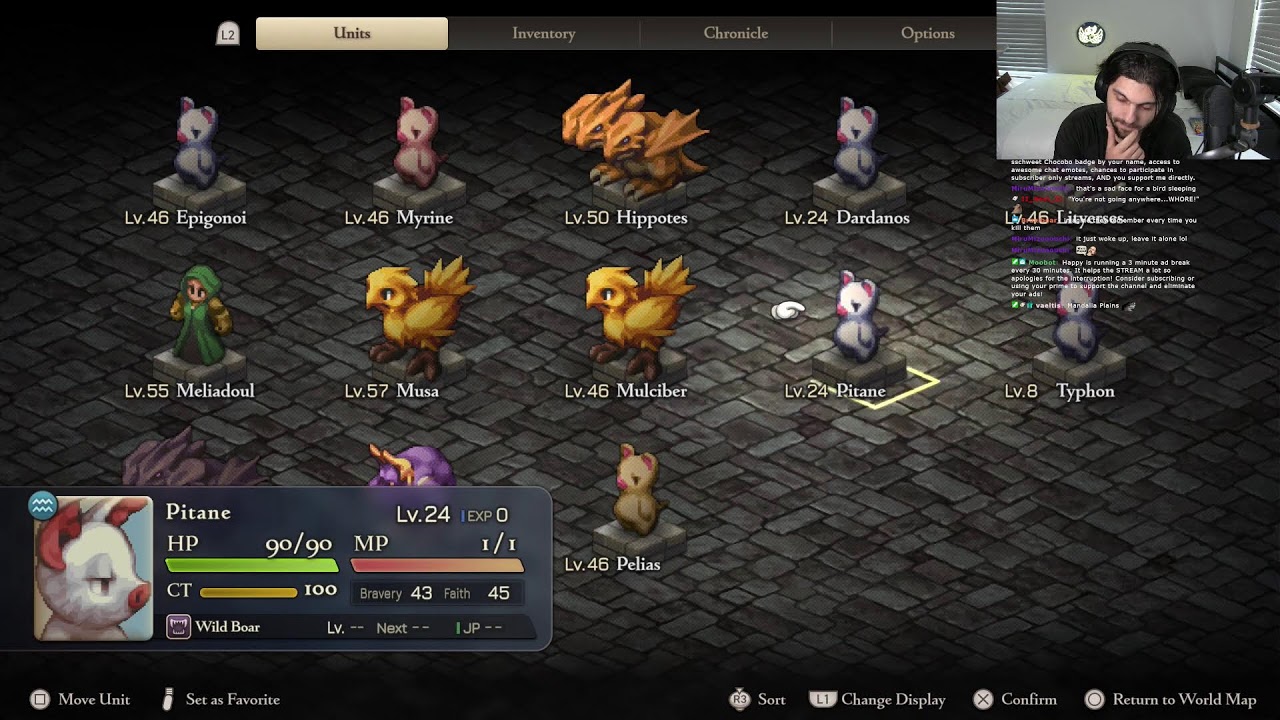Open the Inventory tab
The image size is (1280, 720).
(x=543, y=33)
